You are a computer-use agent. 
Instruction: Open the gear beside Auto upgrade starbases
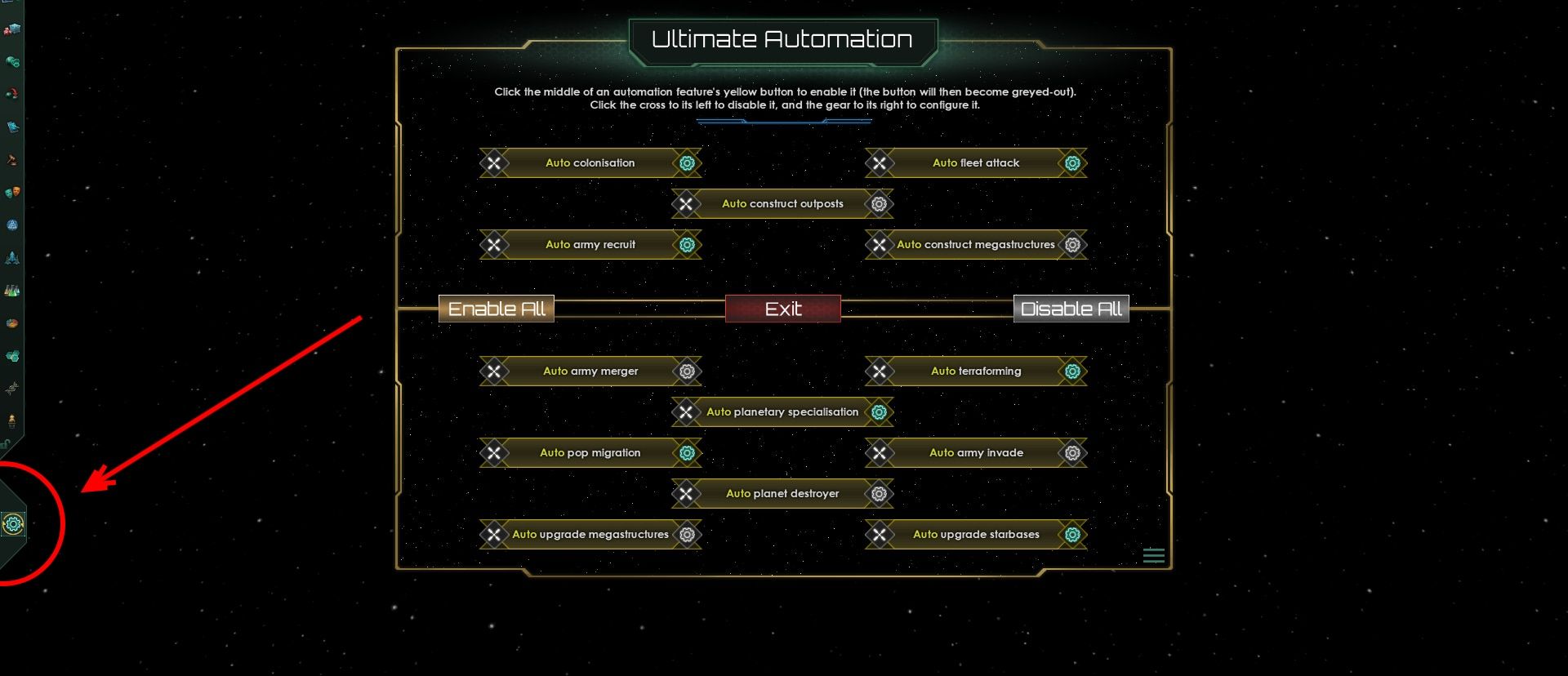(1071, 535)
